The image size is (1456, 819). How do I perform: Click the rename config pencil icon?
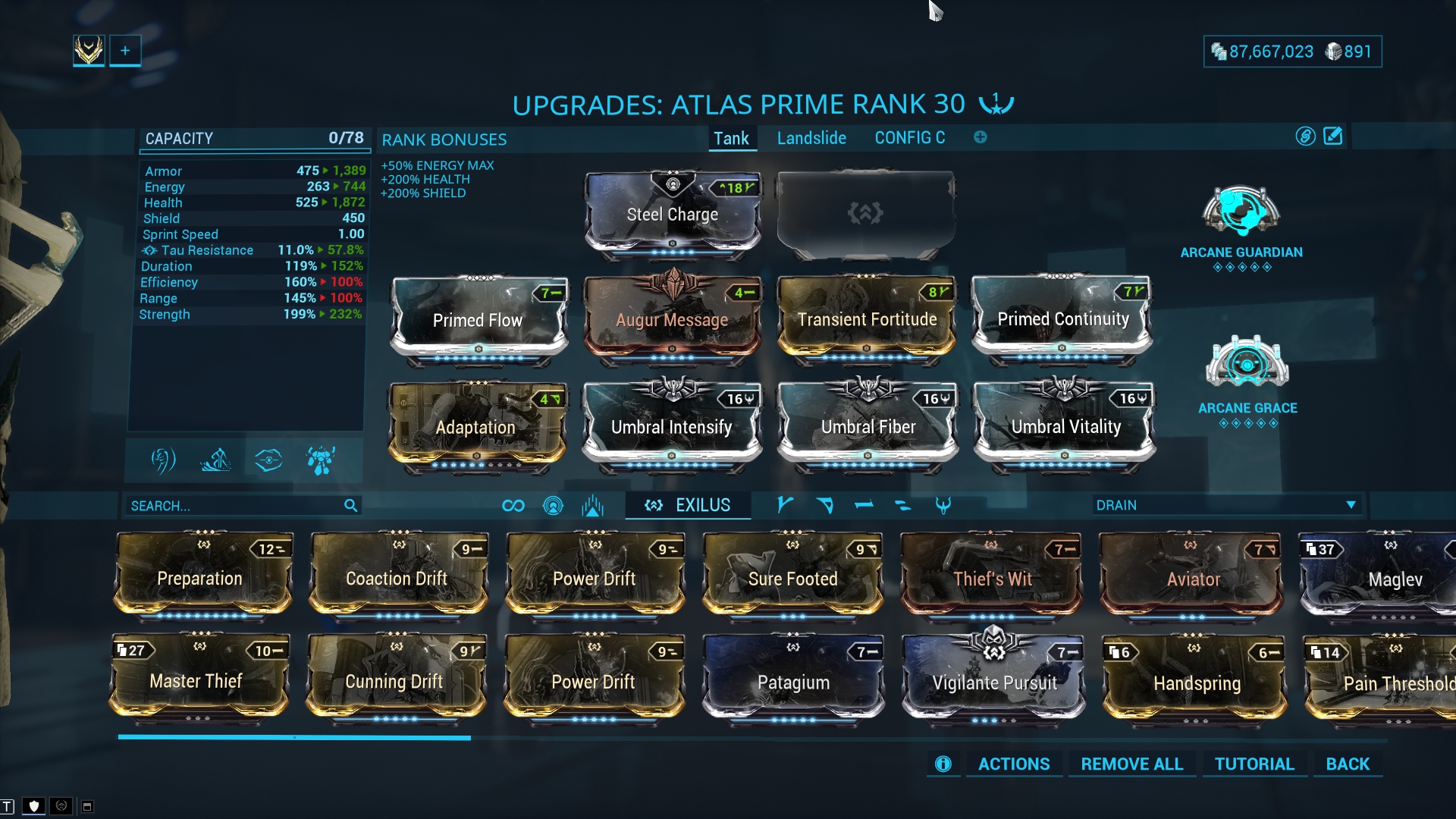click(1332, 136)
